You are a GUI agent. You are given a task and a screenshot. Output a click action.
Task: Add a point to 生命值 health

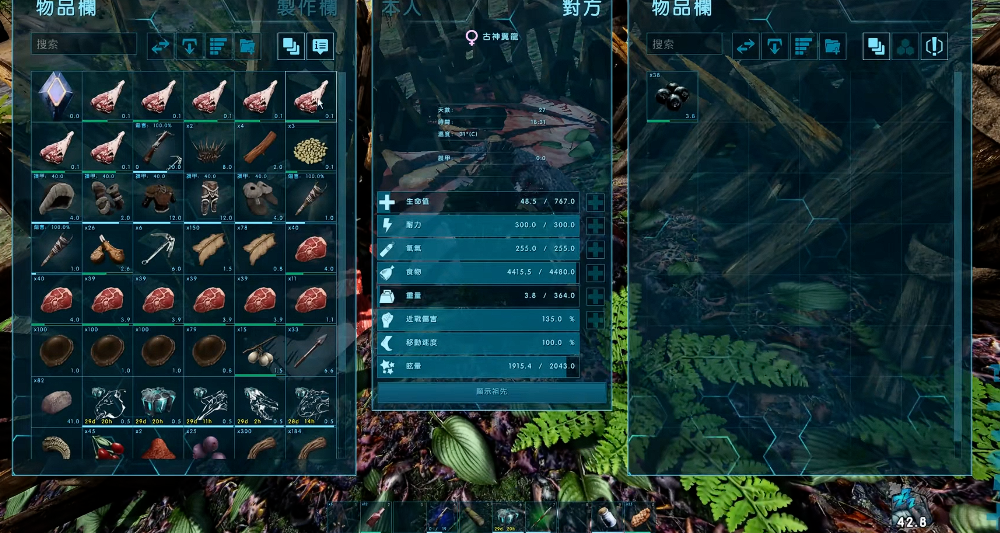pyautogui.click(x=596, y=202)
